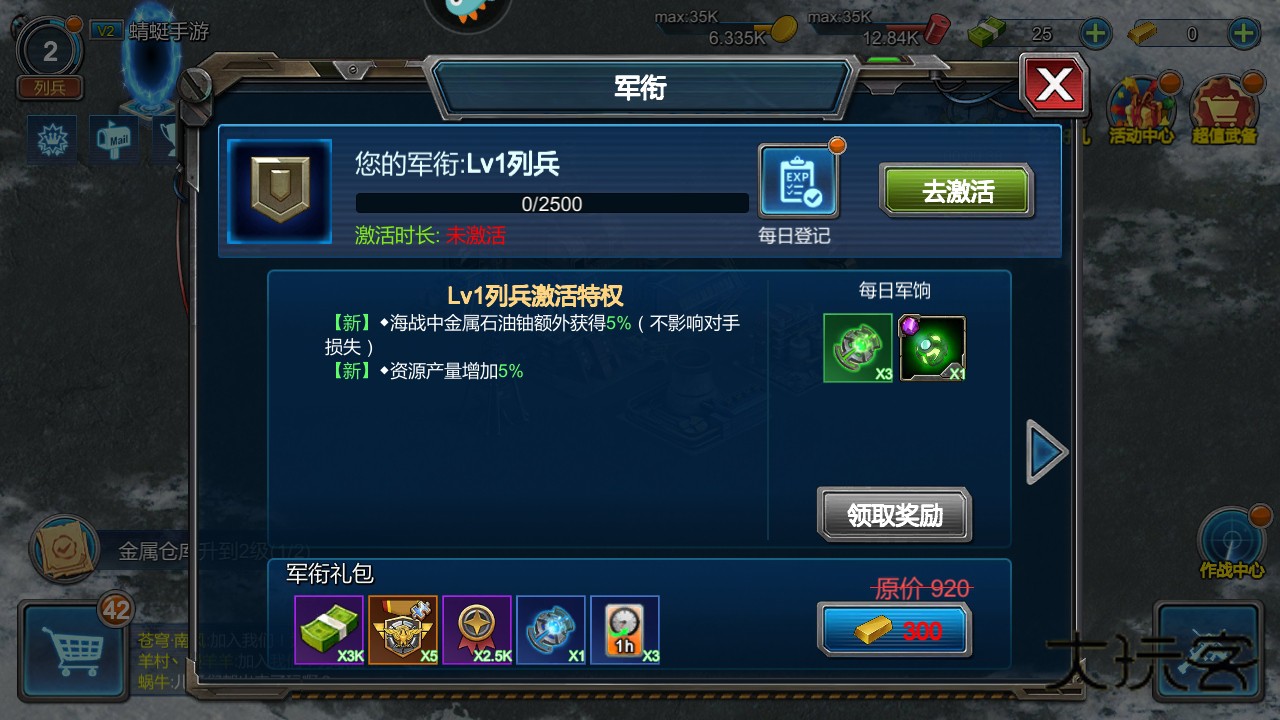This screenshot has width=1280, height=720.
Task: Switch to the 军衔 title tab
Action: coord(640,87)
